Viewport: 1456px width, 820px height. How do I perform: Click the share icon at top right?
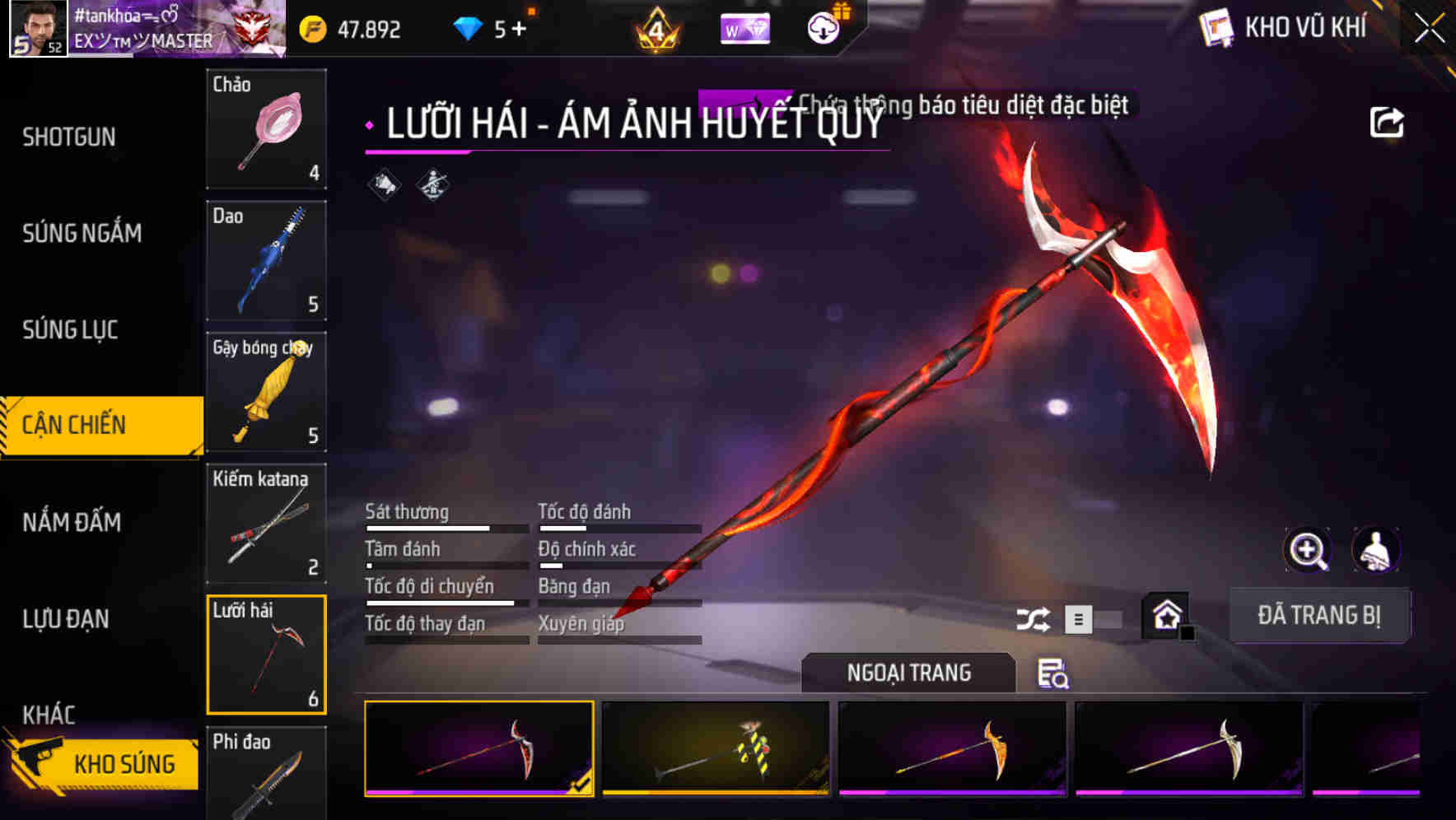click(1388, 121)
